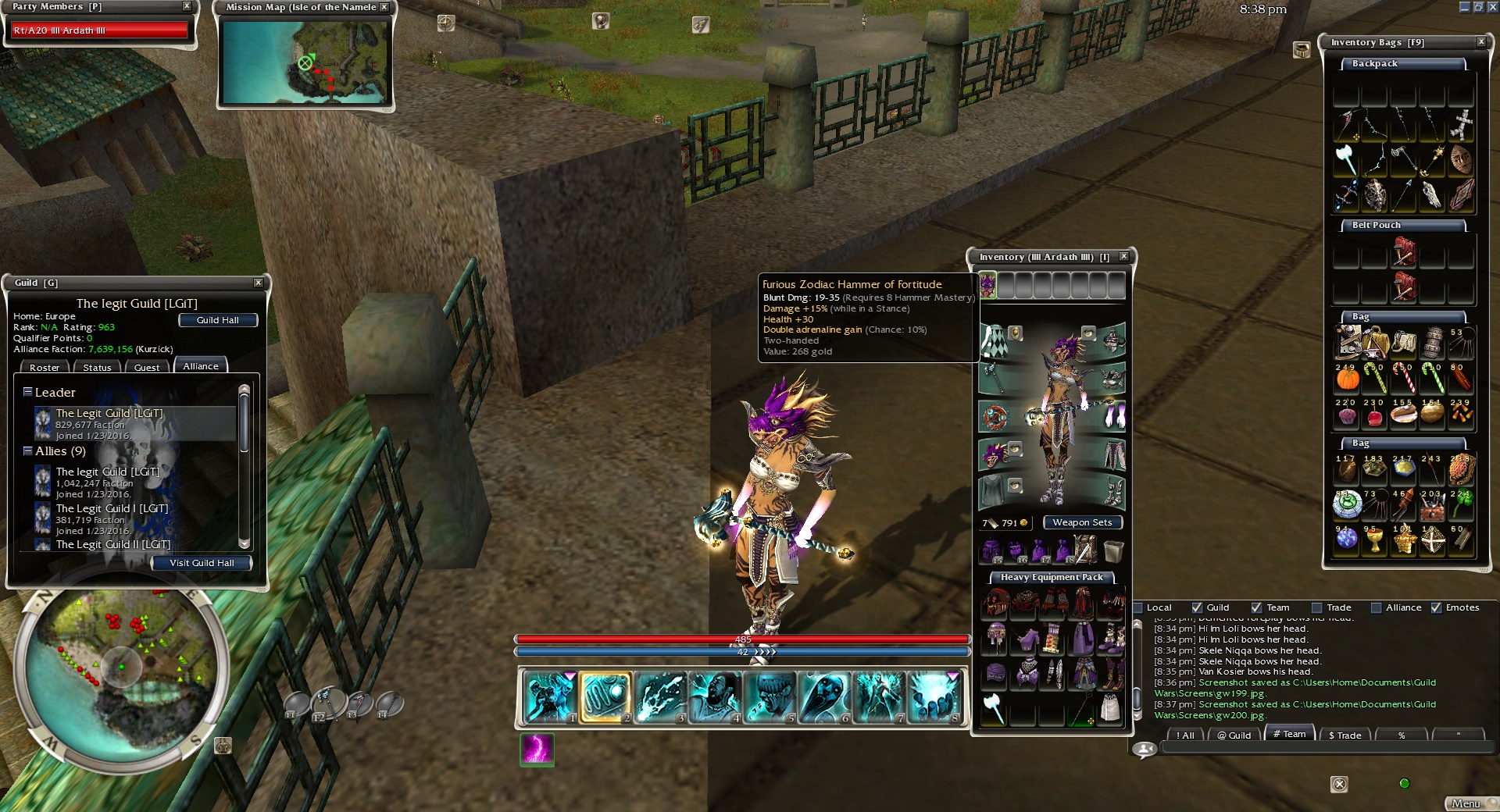Open the Weapon Sets panel

[x=1082, y=522]
